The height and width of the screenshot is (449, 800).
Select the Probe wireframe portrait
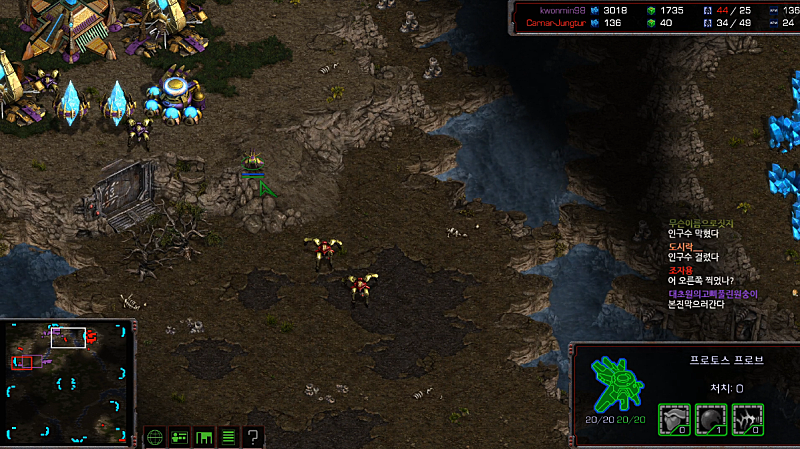tap(616, 382)
